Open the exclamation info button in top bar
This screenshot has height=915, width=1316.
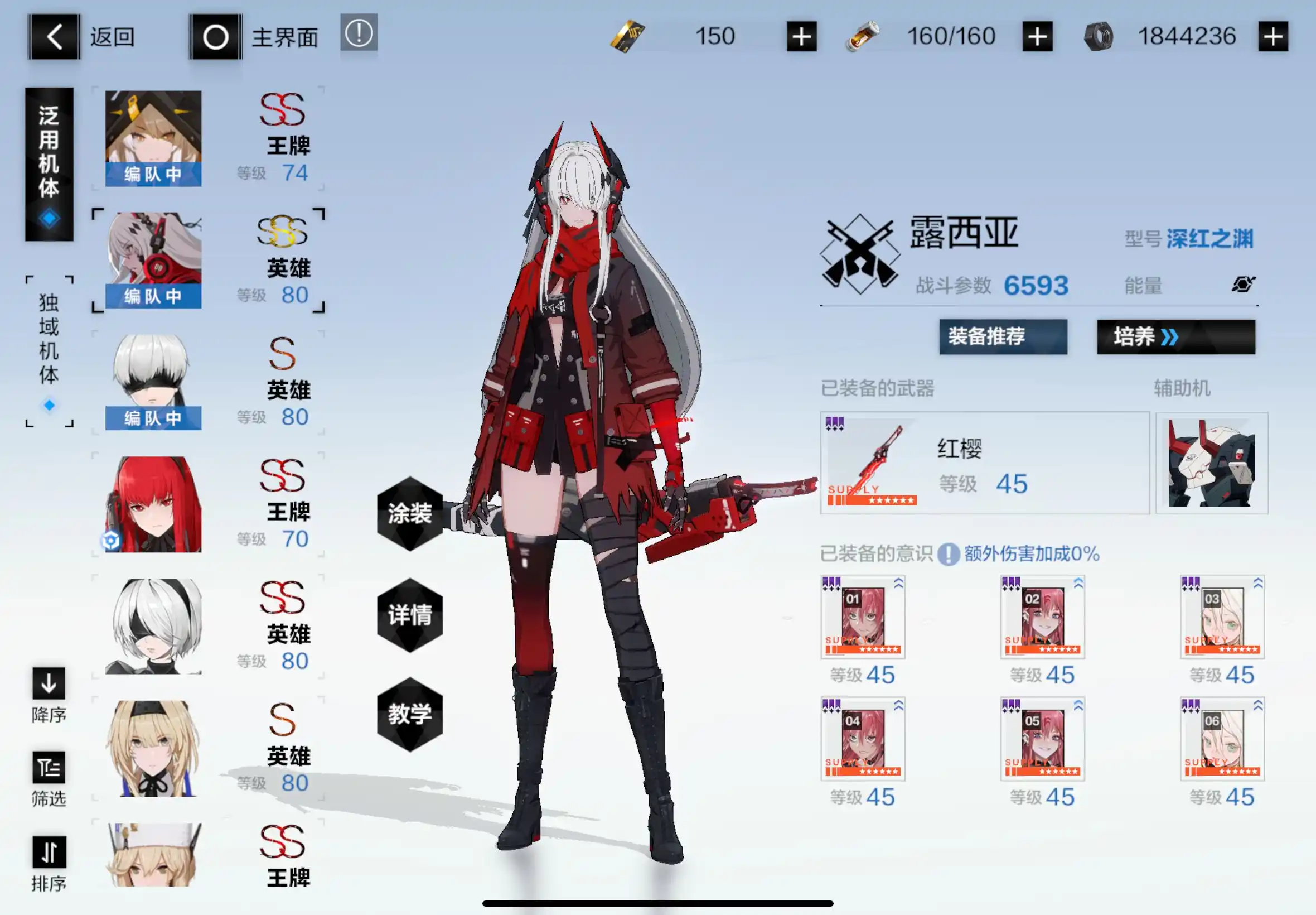(x=359, y=33)
